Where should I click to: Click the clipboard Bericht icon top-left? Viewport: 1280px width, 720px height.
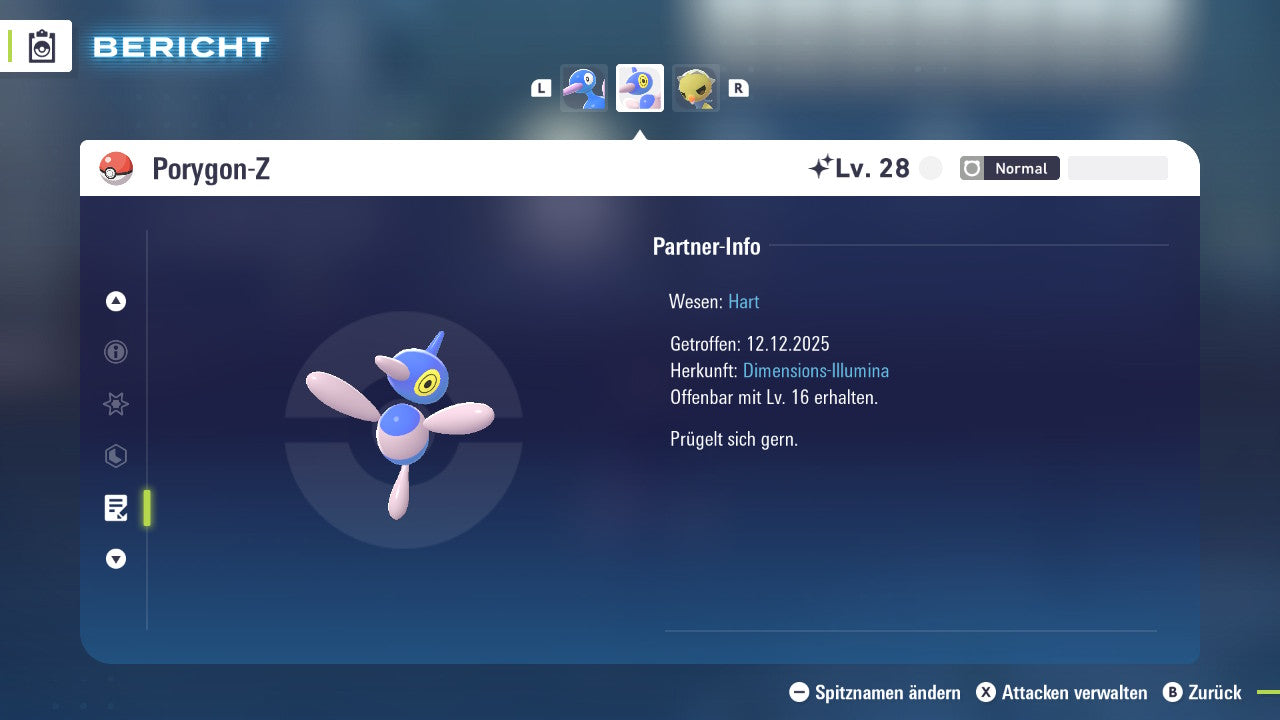pyautogui.click(x=42, y=46)
